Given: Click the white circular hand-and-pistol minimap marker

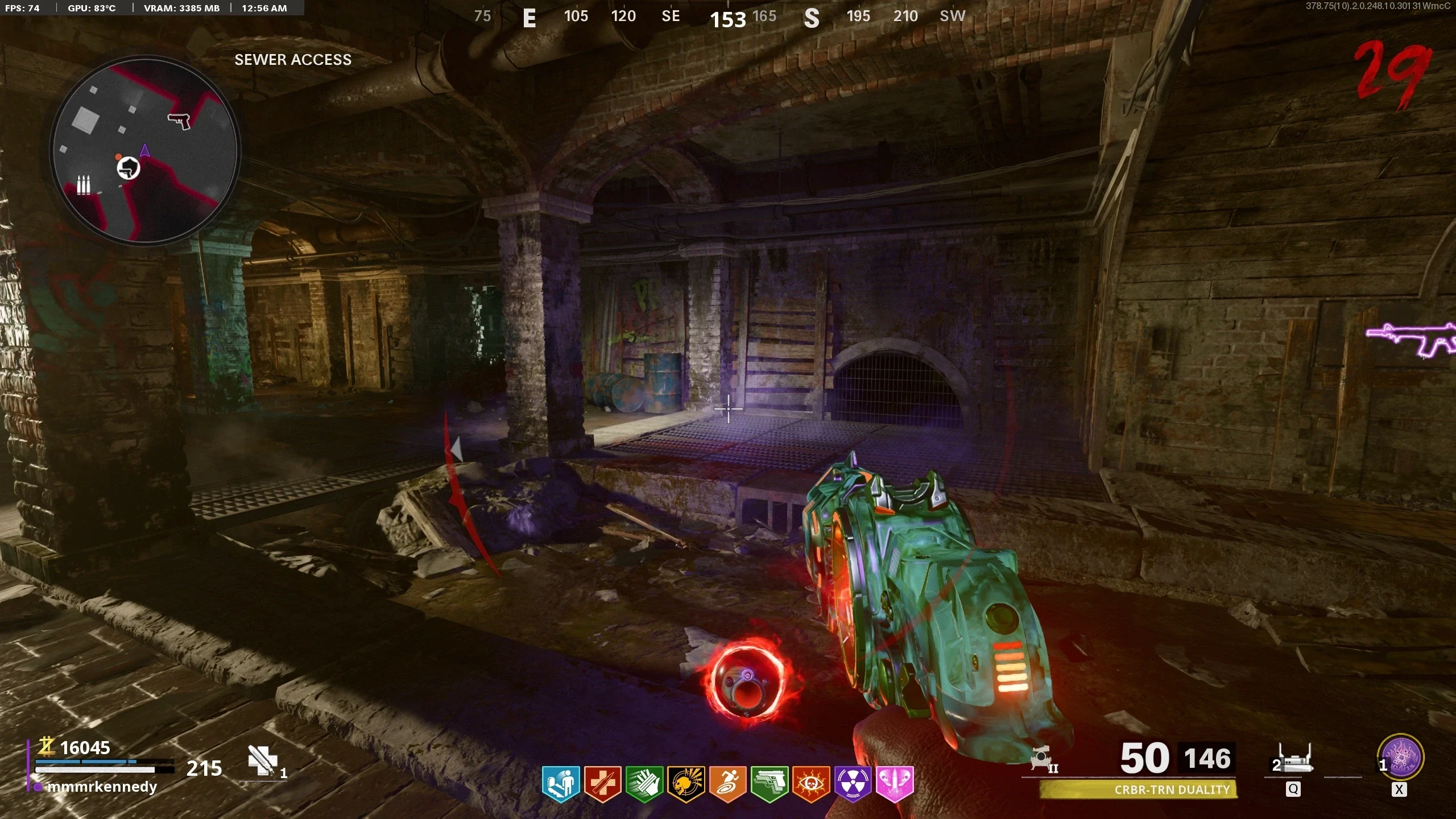Looking at the screenshot, I should pyautogui.click(x=129, y=168).
